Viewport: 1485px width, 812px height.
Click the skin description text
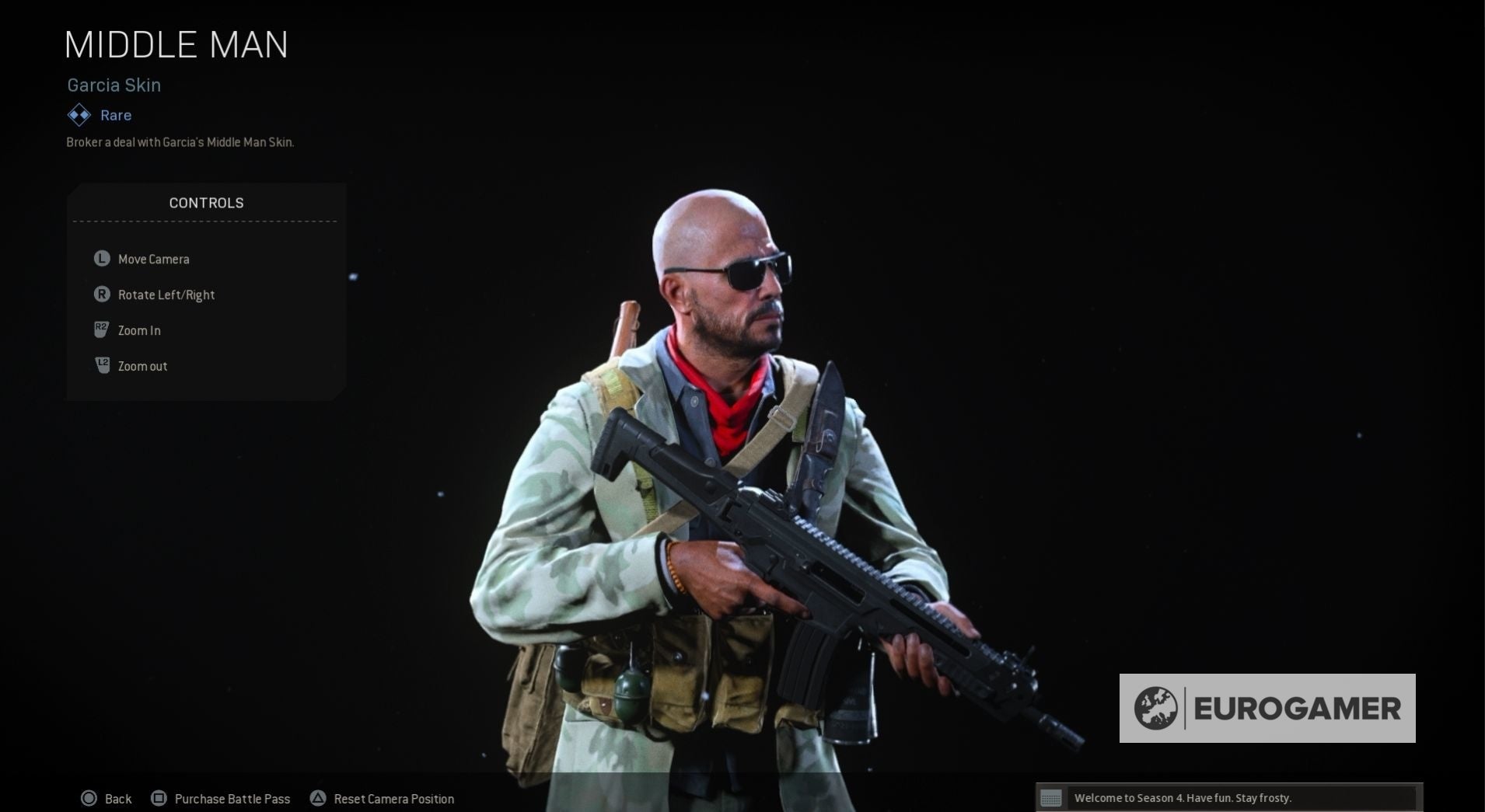pos(180,142)
